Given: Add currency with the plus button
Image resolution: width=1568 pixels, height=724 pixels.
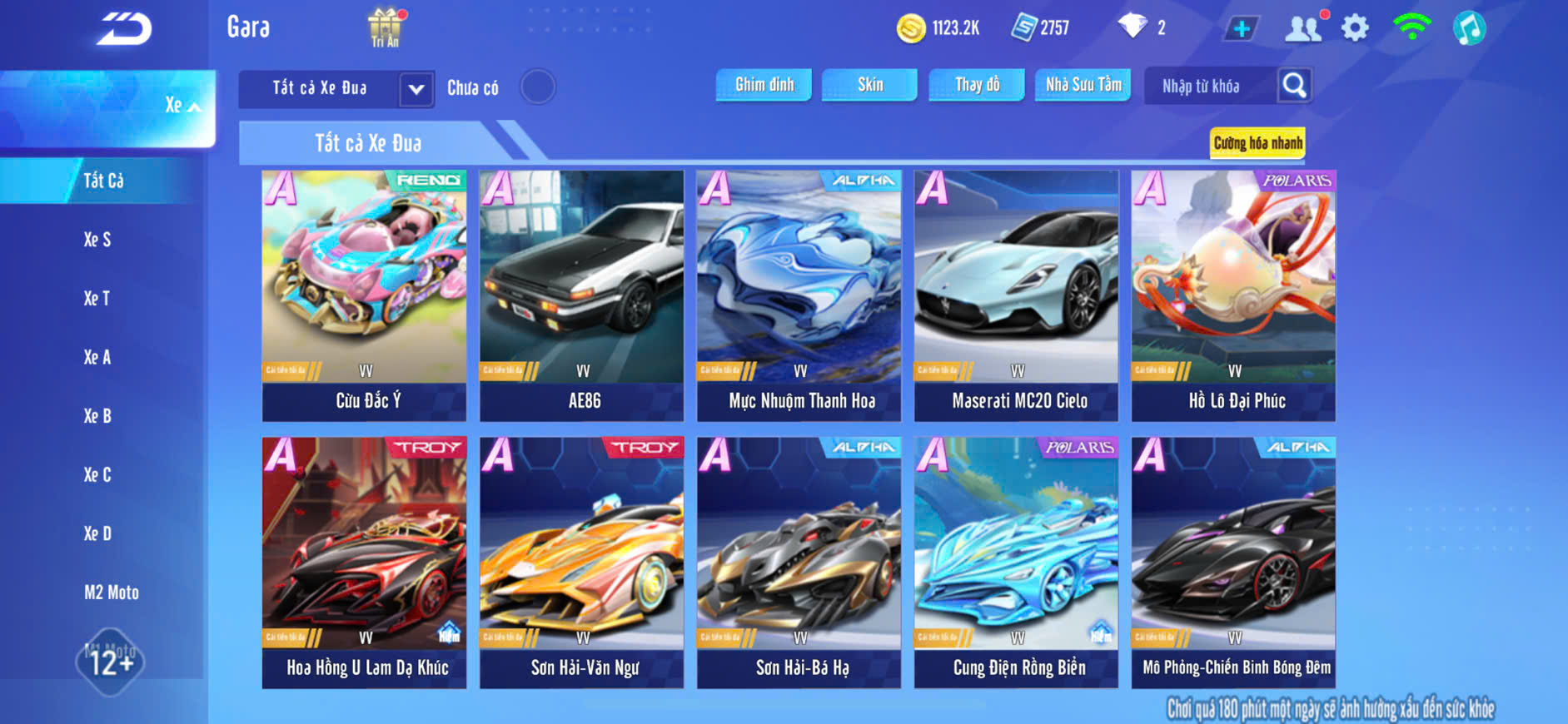Looking at the screenshot, I should tap(1241, 29).
